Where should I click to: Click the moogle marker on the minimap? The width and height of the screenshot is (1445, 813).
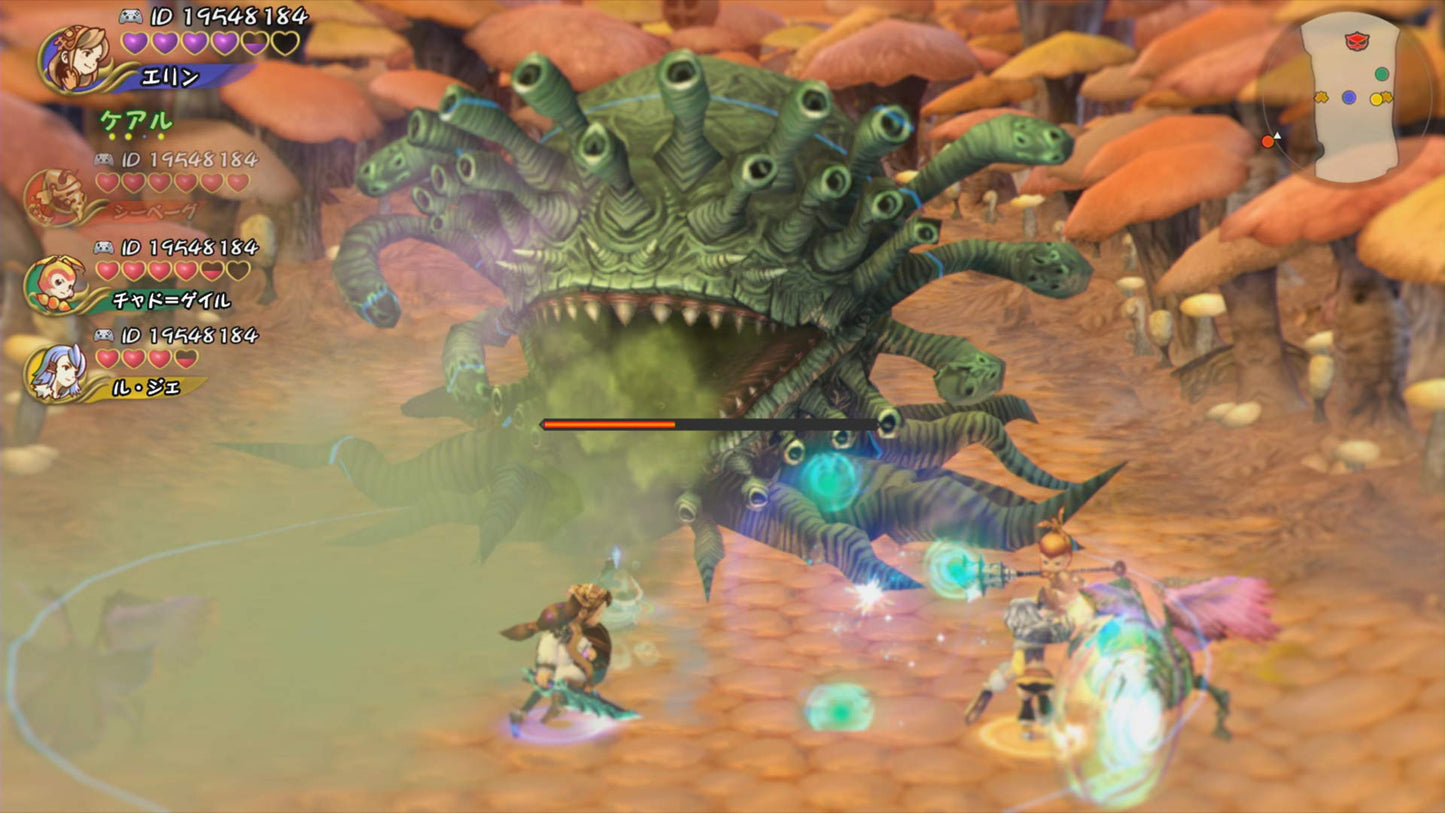pos(1322,97)
